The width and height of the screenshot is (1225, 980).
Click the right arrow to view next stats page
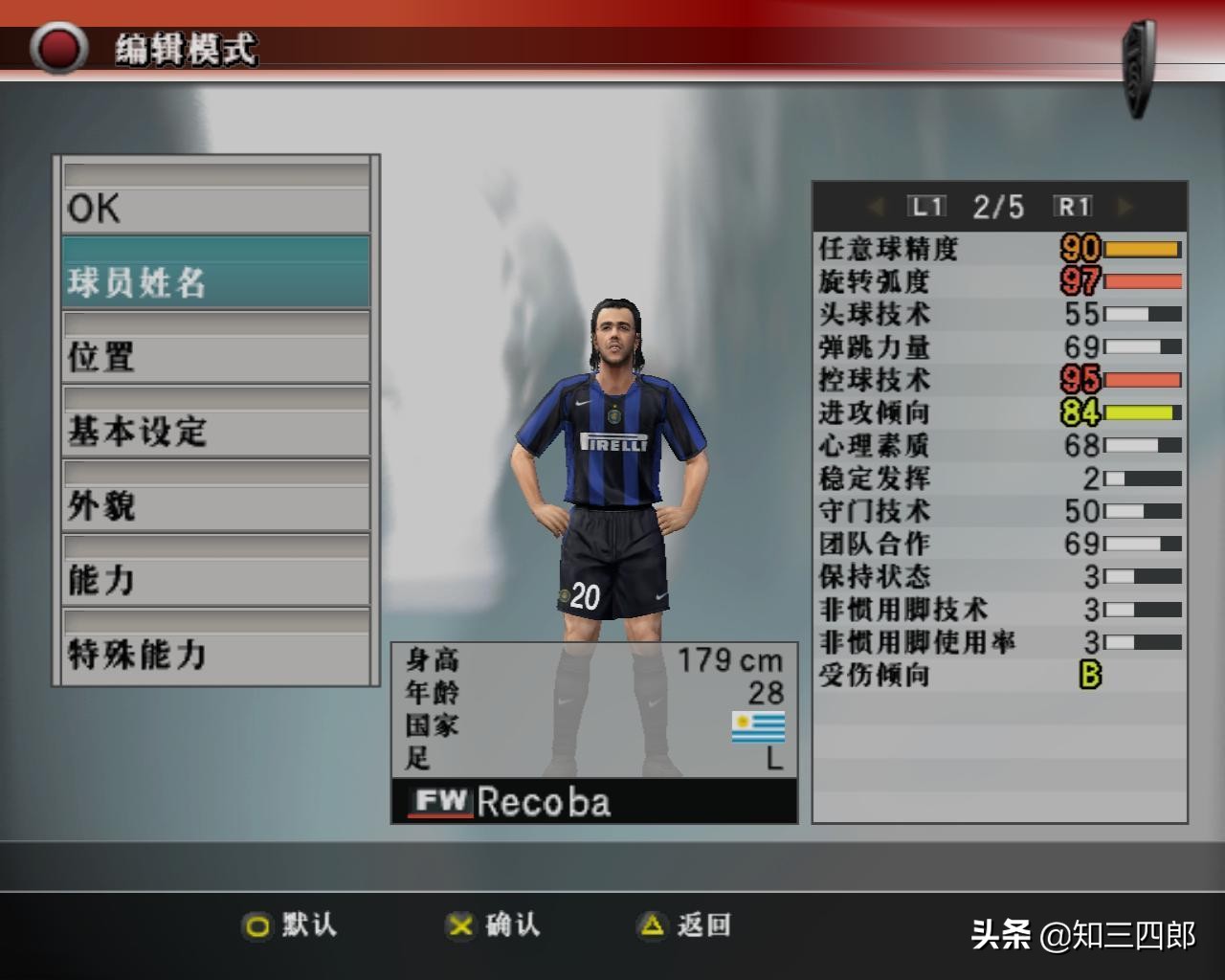tap(1122, 205)
